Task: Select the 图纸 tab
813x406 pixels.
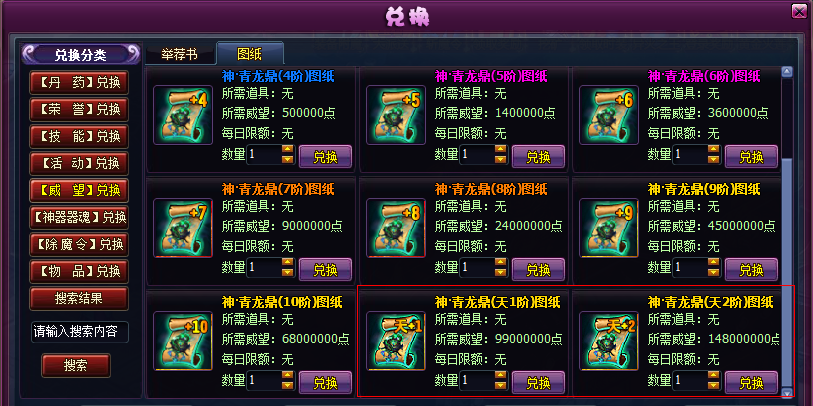Action: pos(250,53)
